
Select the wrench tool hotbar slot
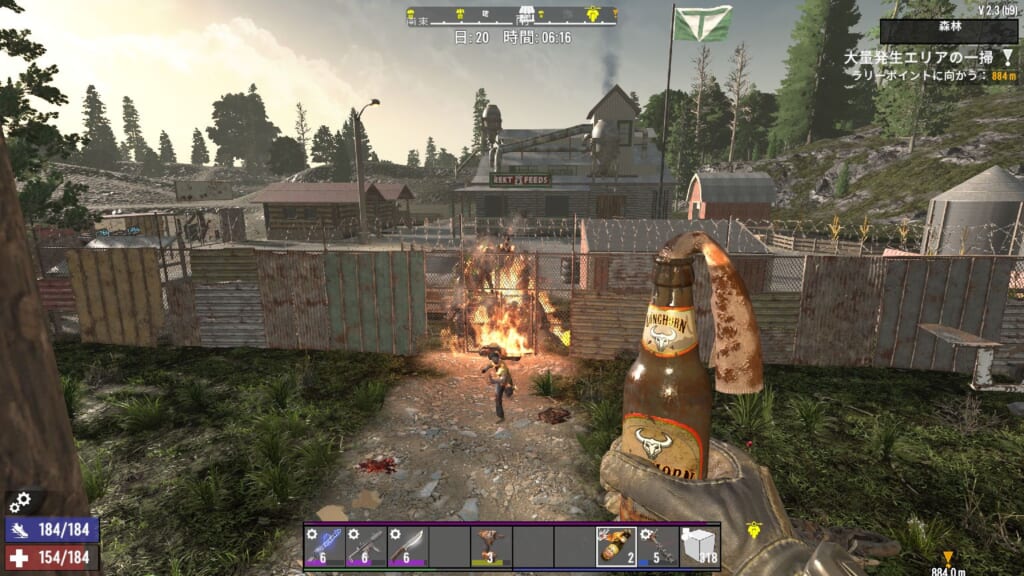point(658,546)
